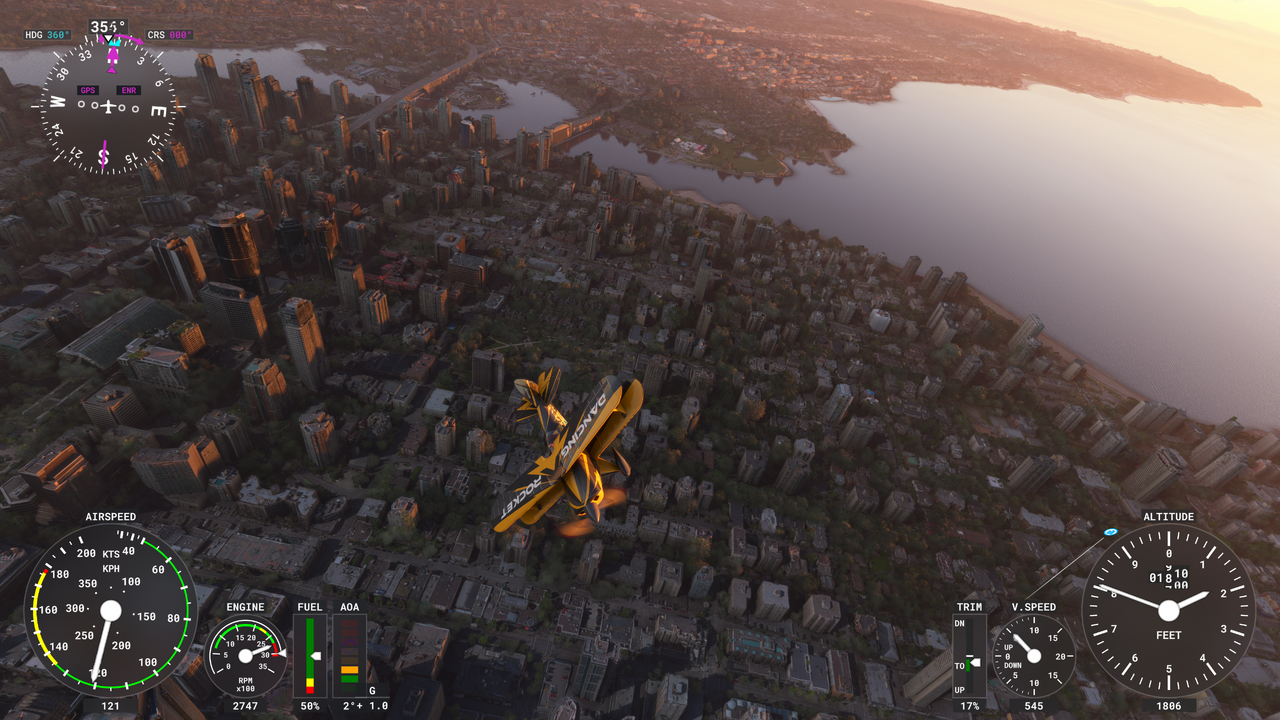Click the Altitude dial in feet
The width and height of the screenshot is (1280, 720).
(1168, 609)
